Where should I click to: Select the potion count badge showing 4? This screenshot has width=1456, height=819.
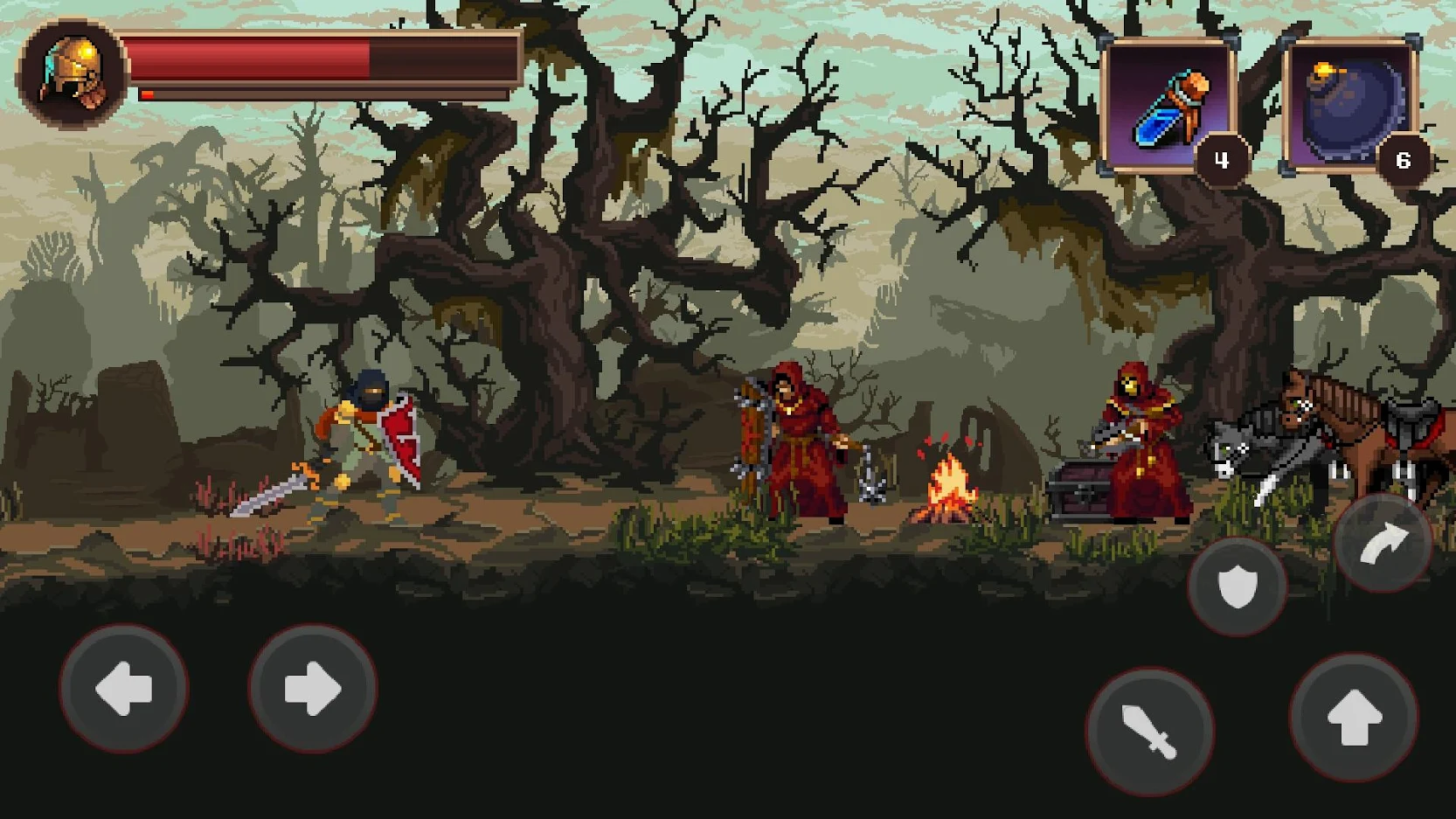(x=1224, y=159)
